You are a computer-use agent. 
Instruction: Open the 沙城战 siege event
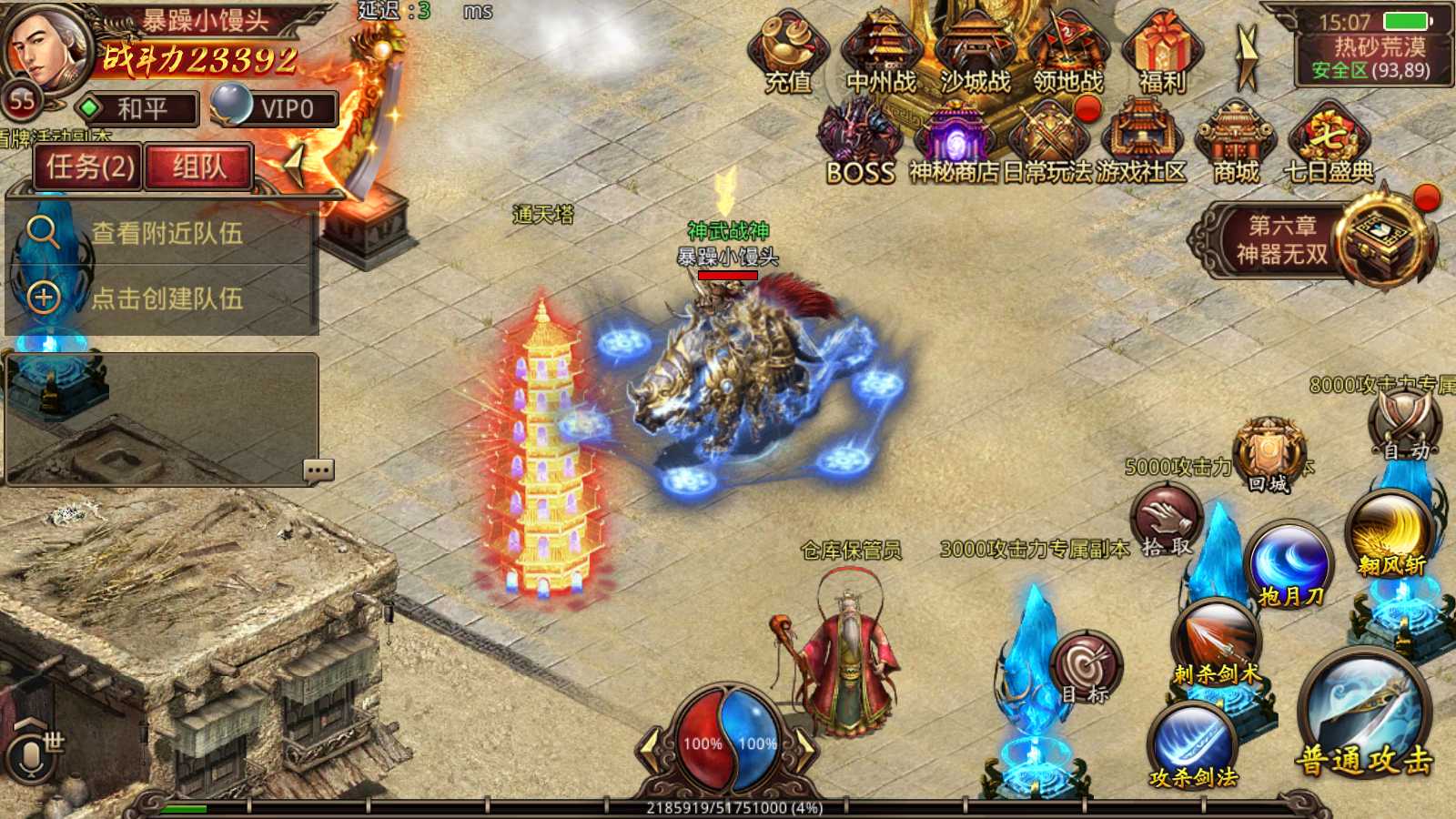coord(975,53)
